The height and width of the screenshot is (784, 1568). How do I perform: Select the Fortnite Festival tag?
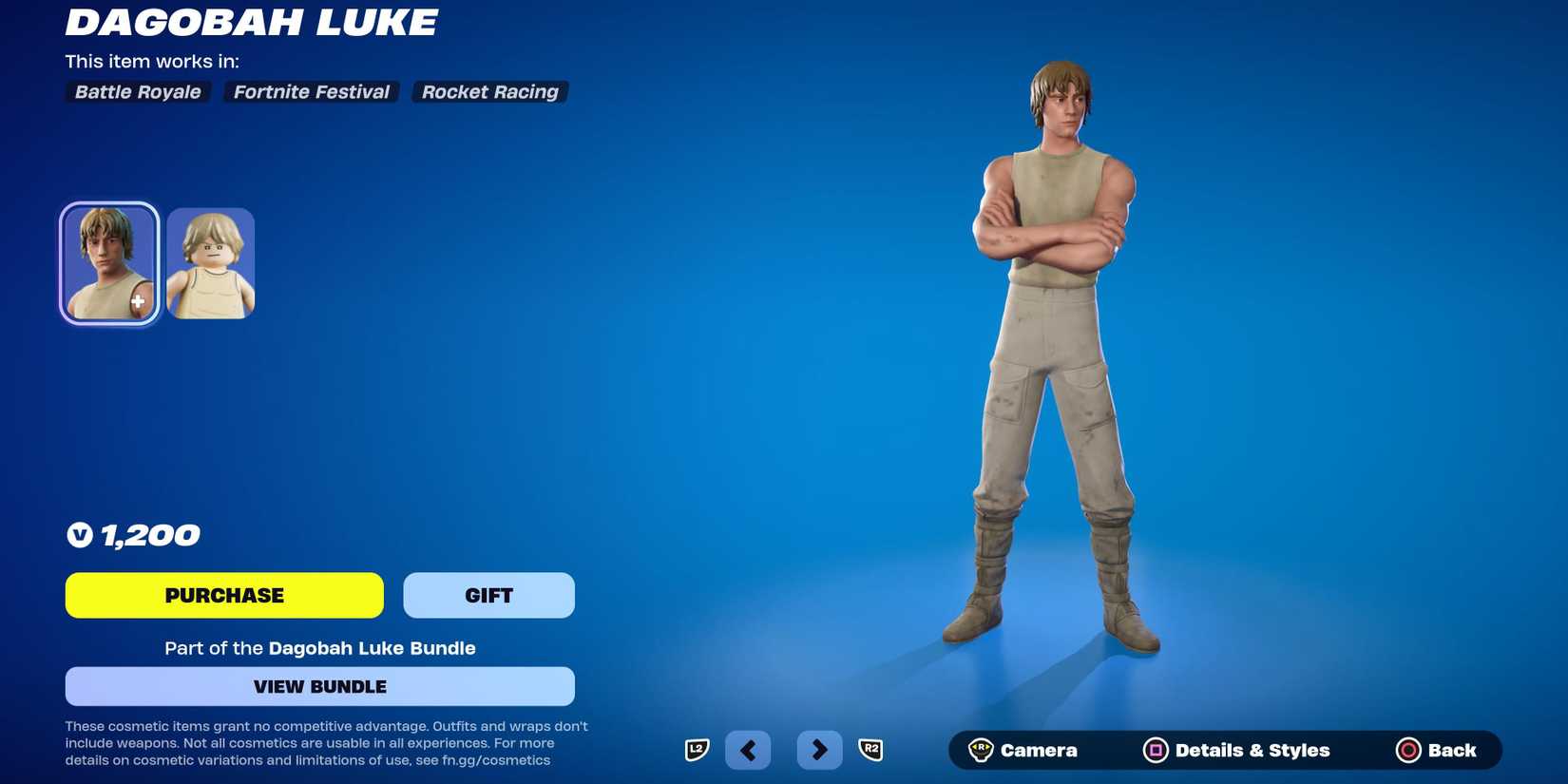click(x=310, y=91)
